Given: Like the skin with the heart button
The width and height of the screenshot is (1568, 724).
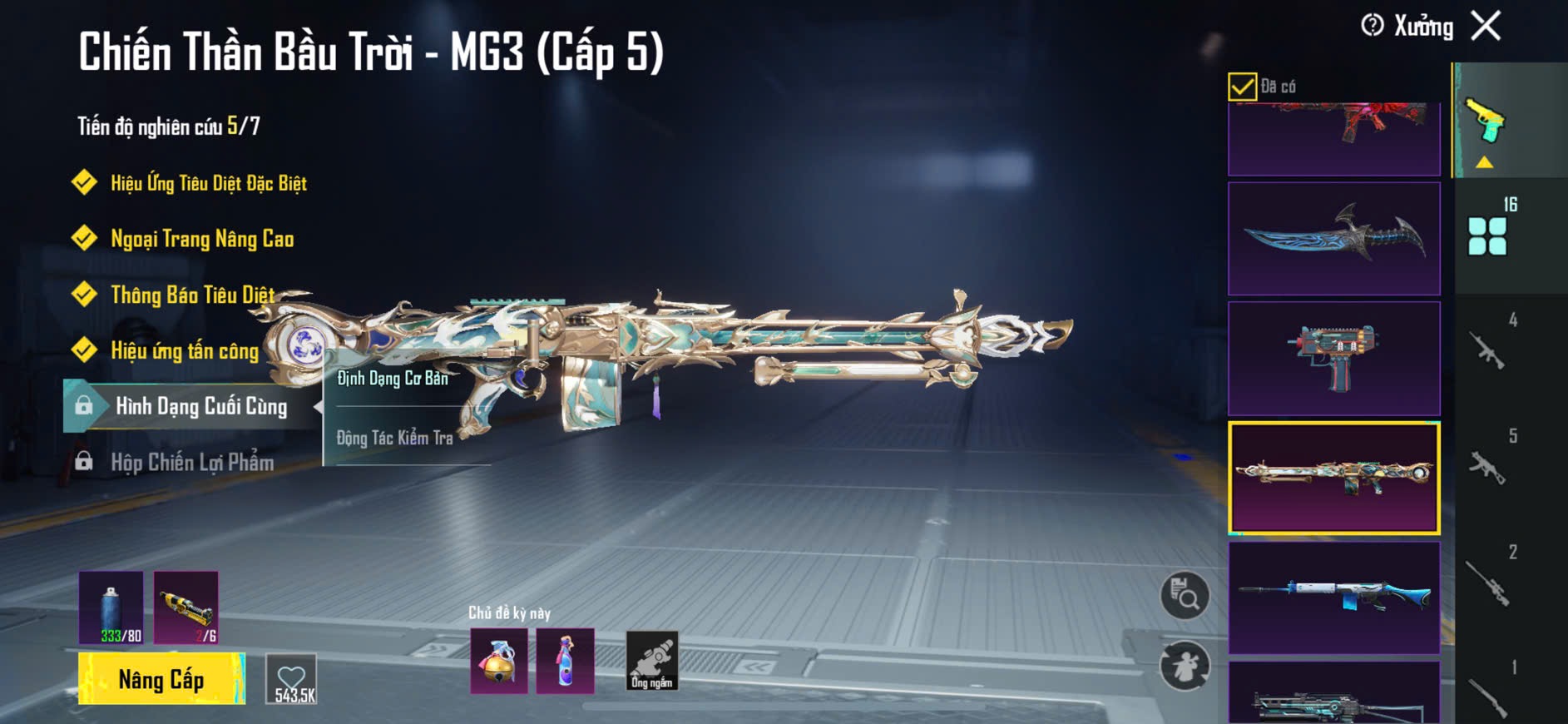Looking at the screenshot, I should [291, 679].
